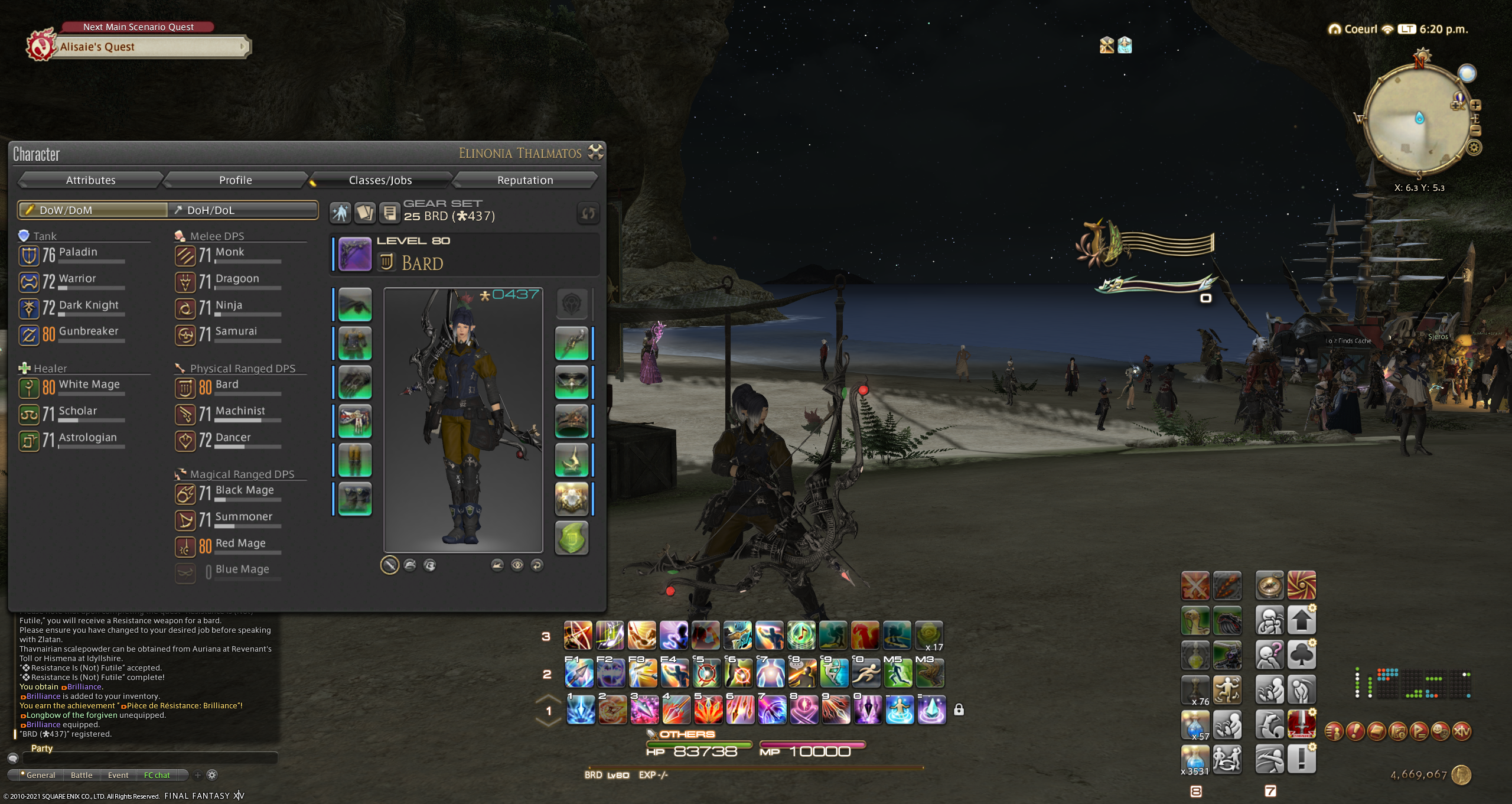Image resolution: width=1512 pixels, height=804 pixels.
Task: Close the Character window
Action: click(596, 152)
